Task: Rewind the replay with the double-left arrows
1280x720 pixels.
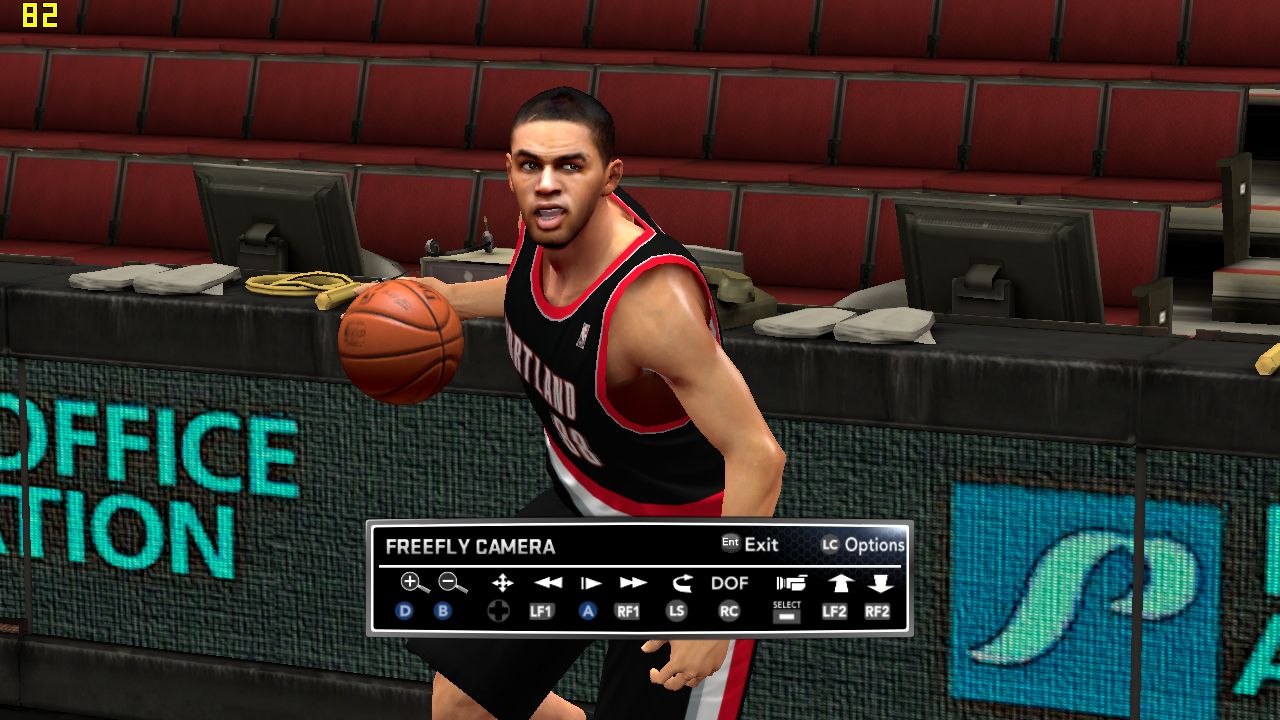Action: tap(547, 583)
